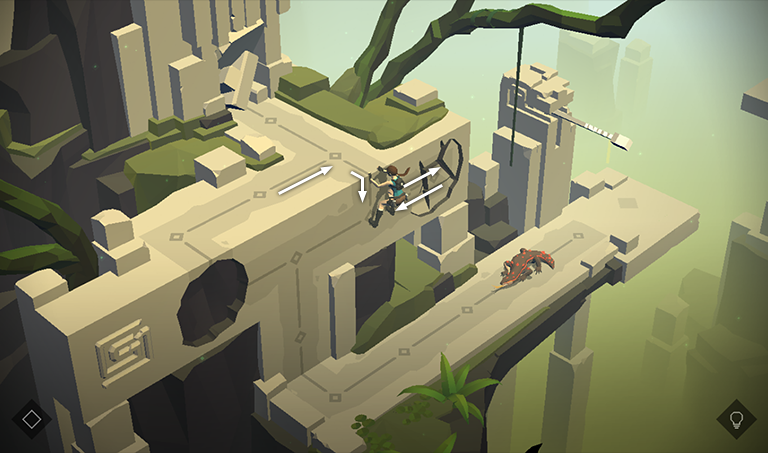This screenshot has width=768, height=453.
Task: Show a hint with the lightbulb icon
Action: [x=736, y=418]
